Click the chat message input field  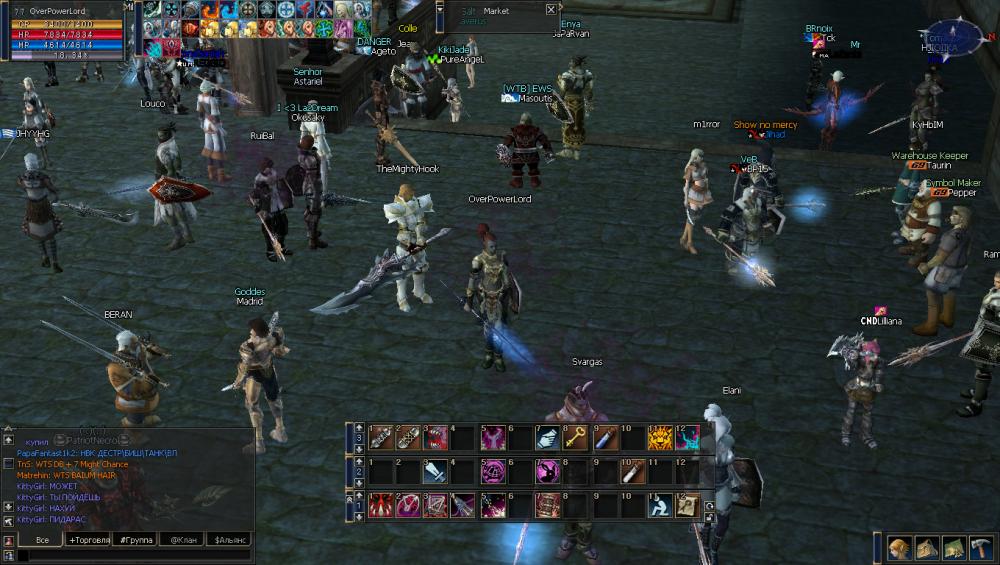pos(130,555)
